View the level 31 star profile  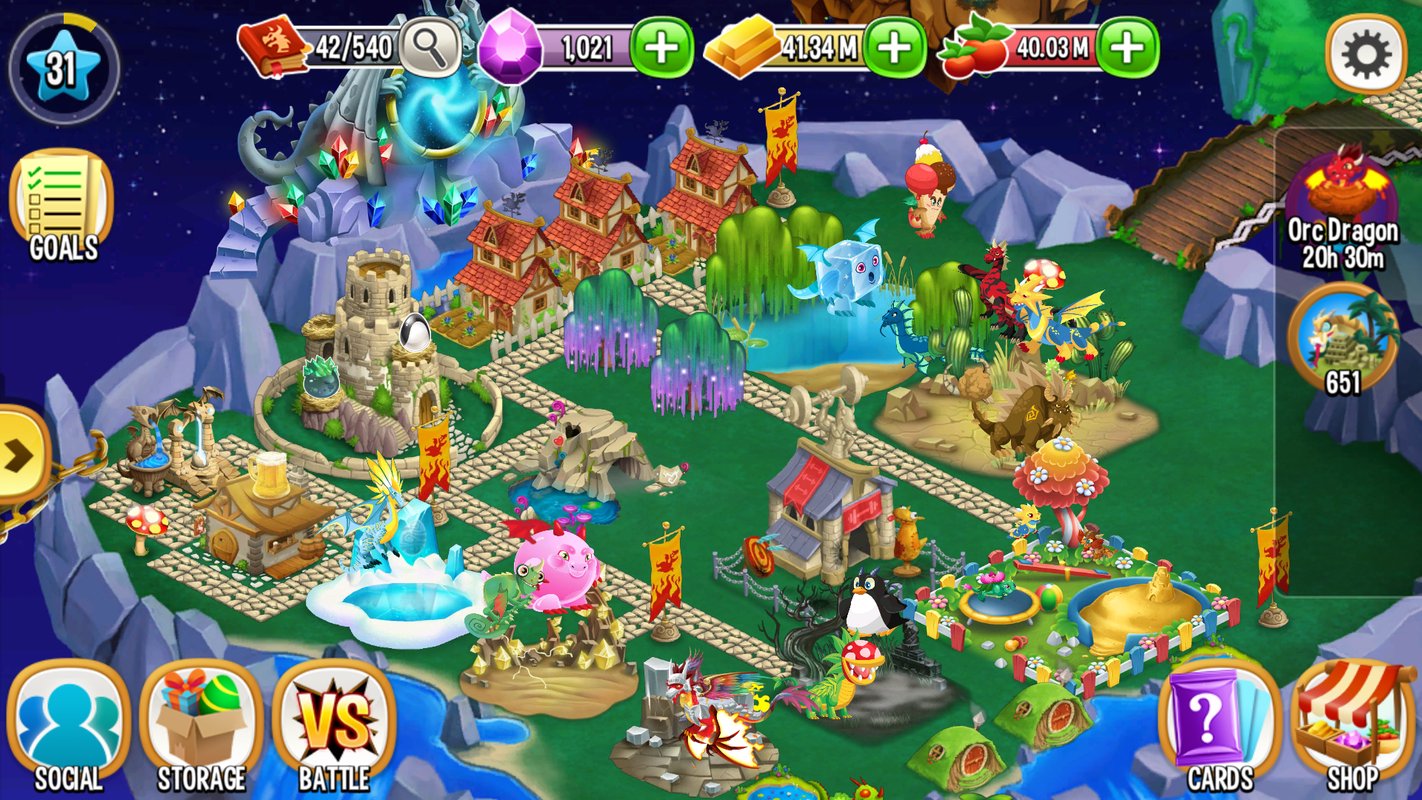tap(62, 68)
